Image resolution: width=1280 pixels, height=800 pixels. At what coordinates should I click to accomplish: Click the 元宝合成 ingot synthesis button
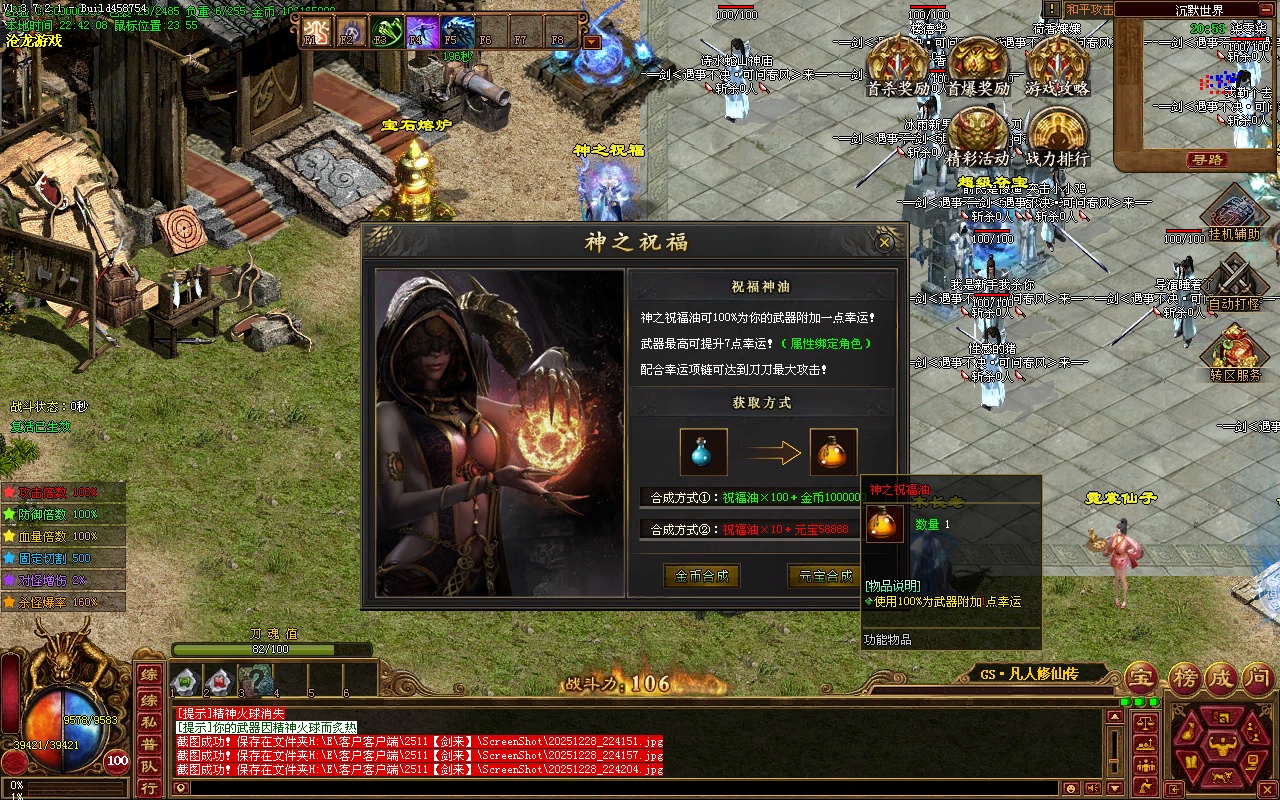point(824,576)
